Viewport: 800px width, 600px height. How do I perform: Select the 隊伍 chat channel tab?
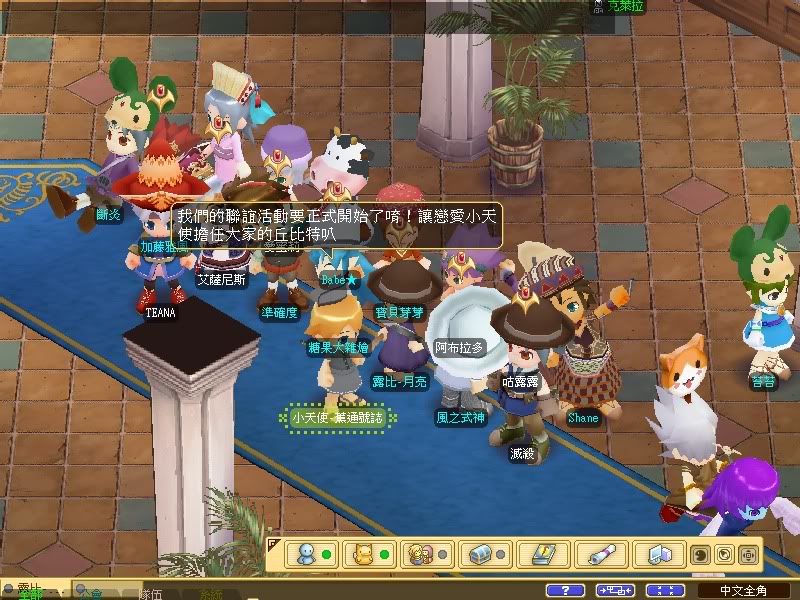pos(152,593)
